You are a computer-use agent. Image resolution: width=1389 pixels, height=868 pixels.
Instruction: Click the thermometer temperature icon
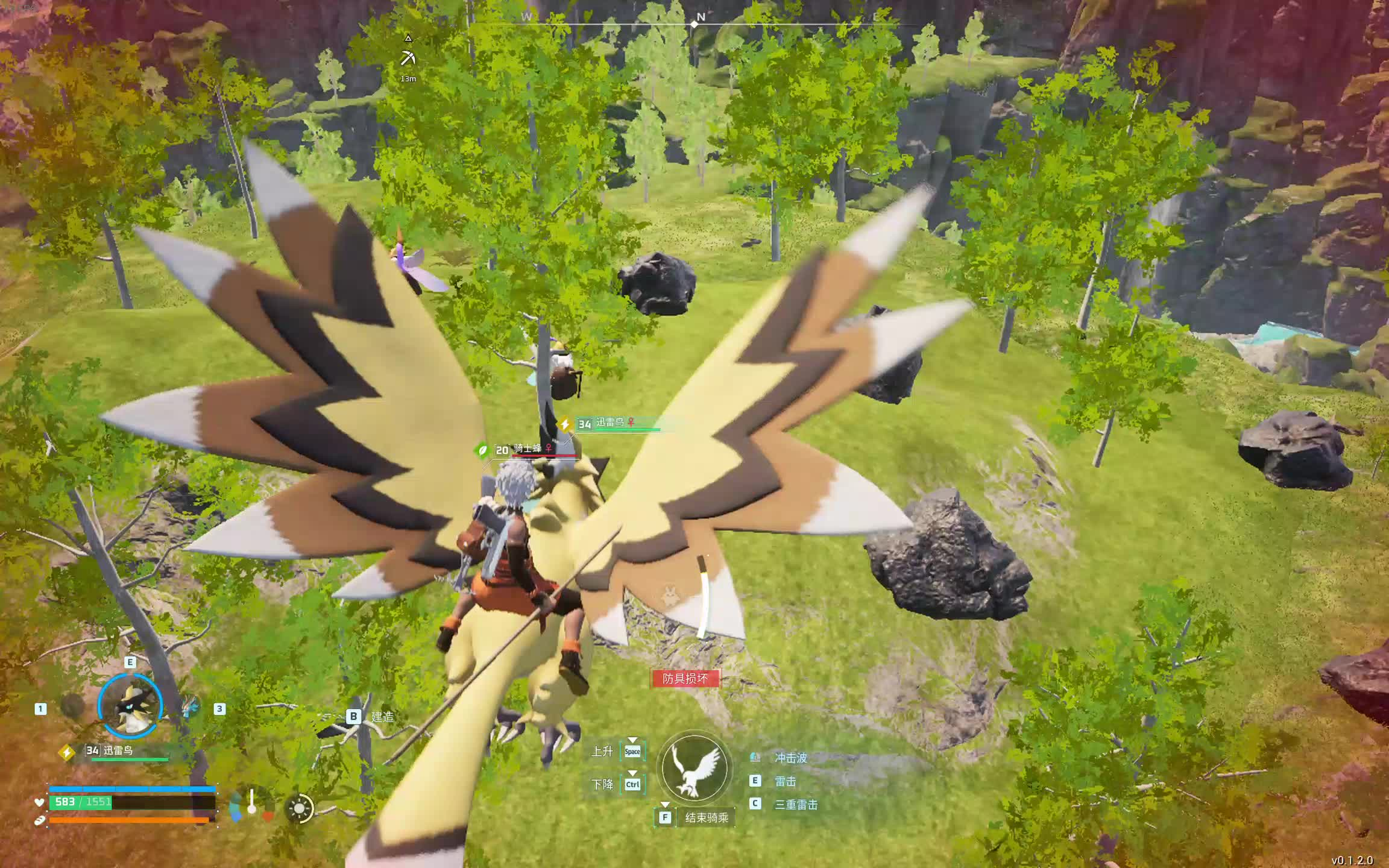pyautogui.click(x=252, y=802)
